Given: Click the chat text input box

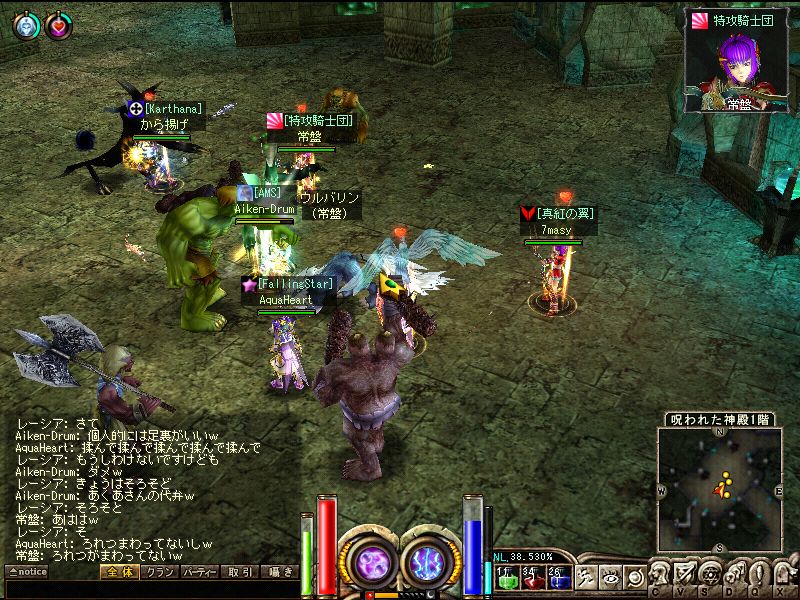Looking at the screenshot, I should [x=150, y=590].
